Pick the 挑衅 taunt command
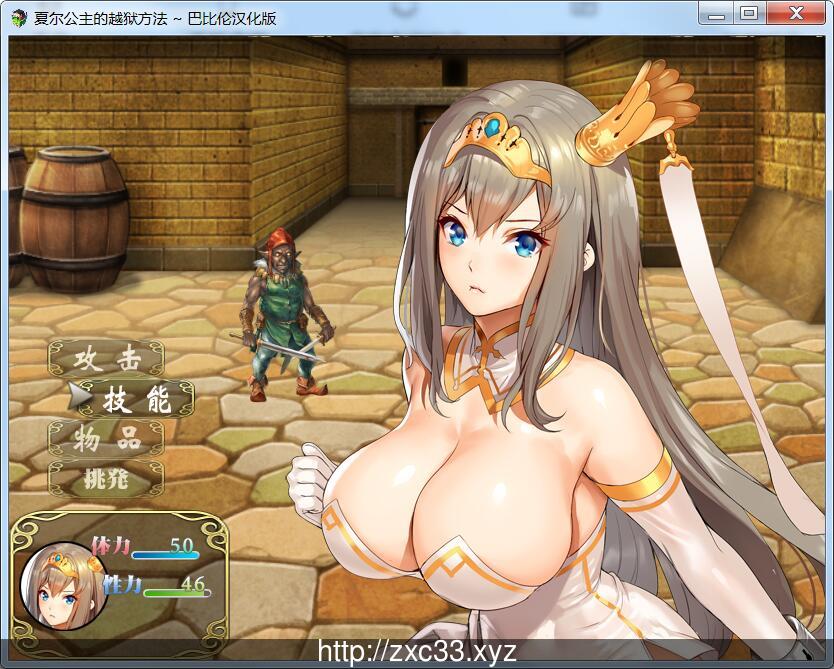Viewport: 834px width, 669px height. (105, 479)
